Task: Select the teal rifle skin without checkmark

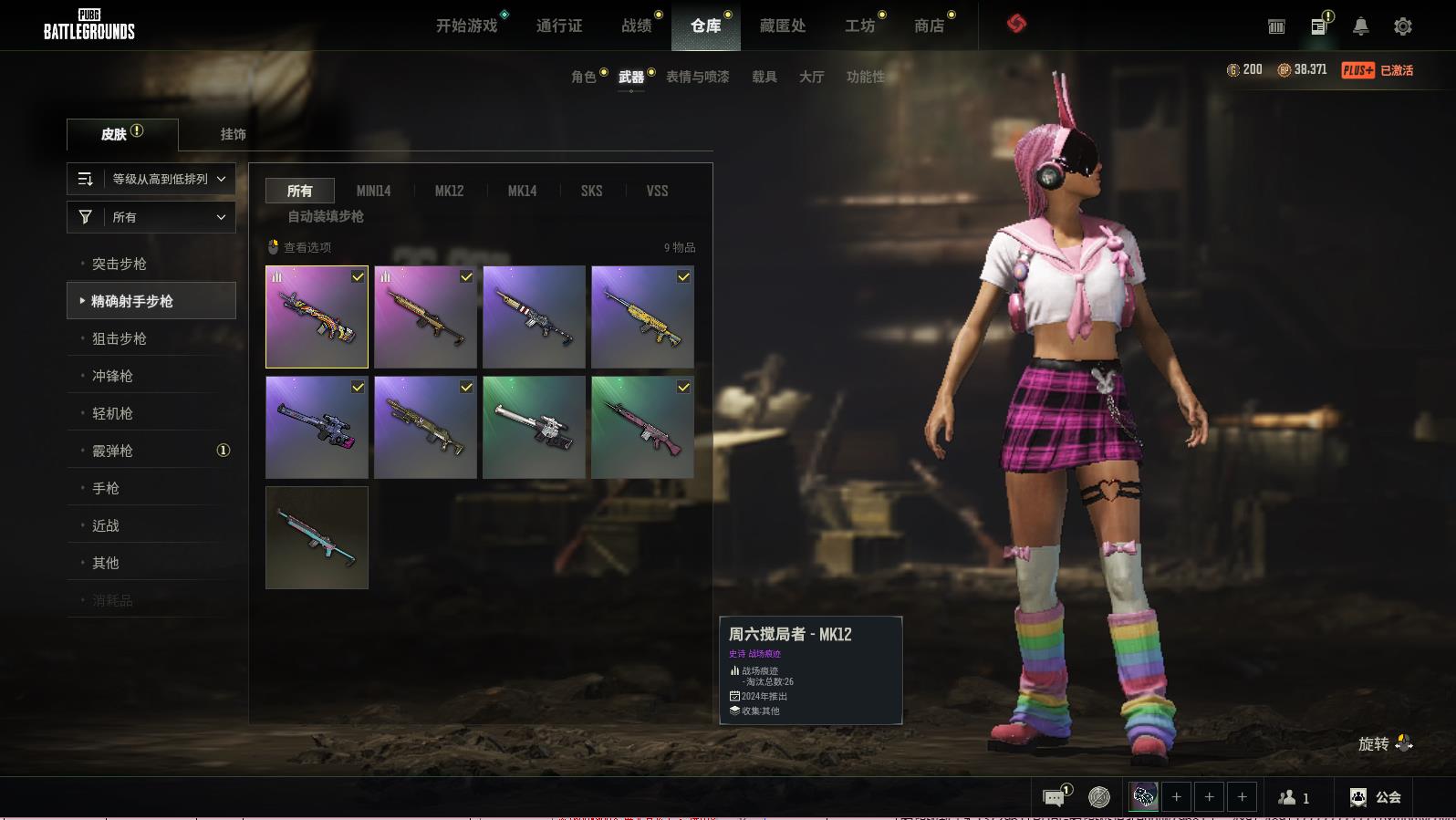Action: tap(317, 537)
